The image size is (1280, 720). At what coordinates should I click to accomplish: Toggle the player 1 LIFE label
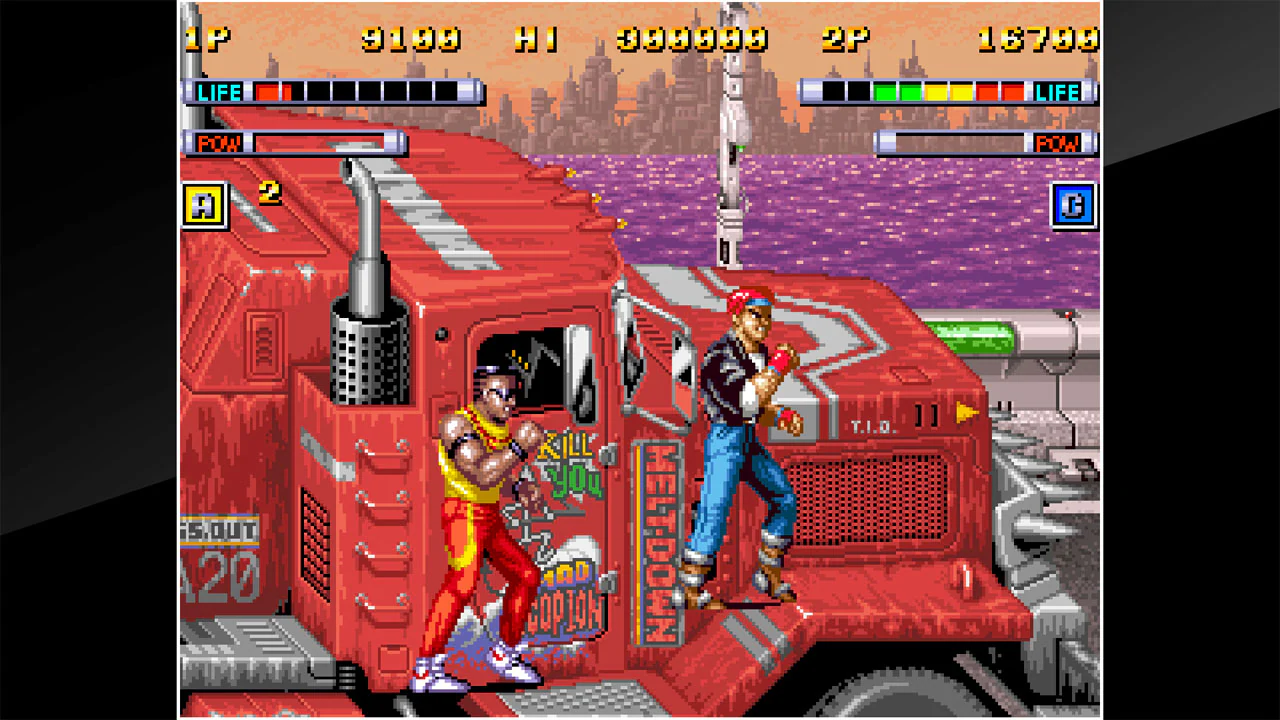click(x=218, y=92)
